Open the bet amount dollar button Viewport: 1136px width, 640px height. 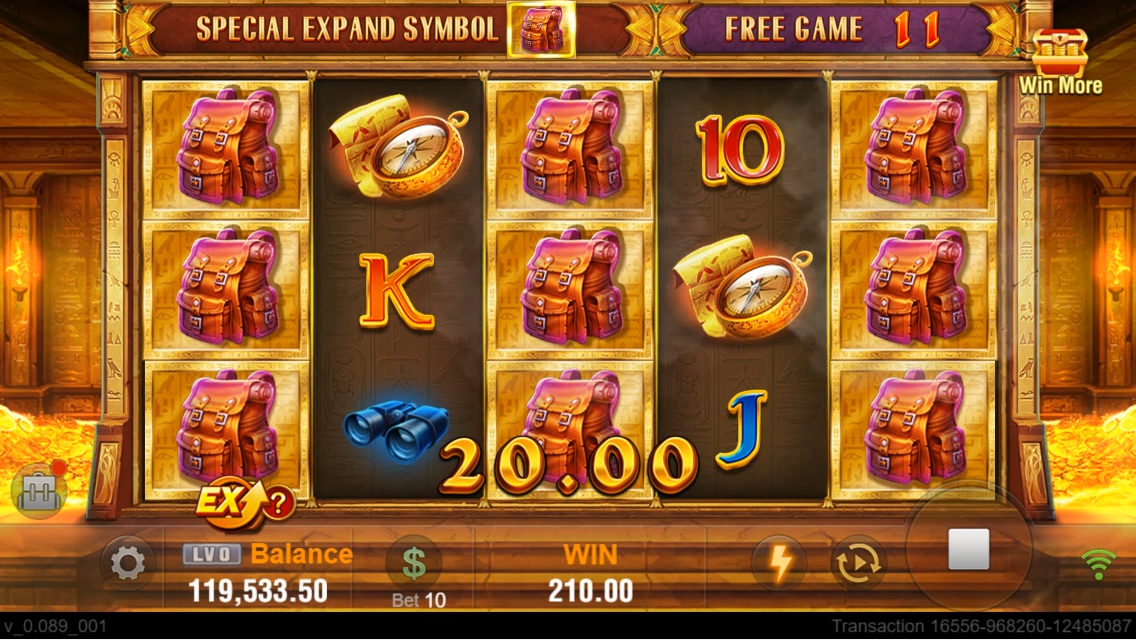[414, 563]
